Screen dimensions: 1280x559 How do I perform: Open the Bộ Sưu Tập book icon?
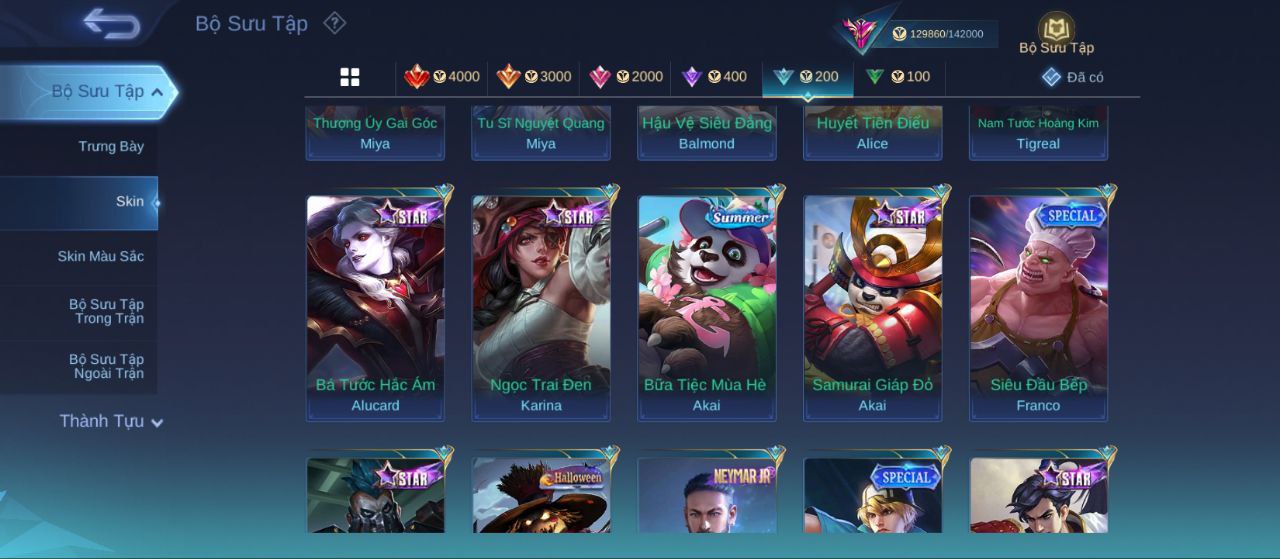click(x=1056, y=33)
